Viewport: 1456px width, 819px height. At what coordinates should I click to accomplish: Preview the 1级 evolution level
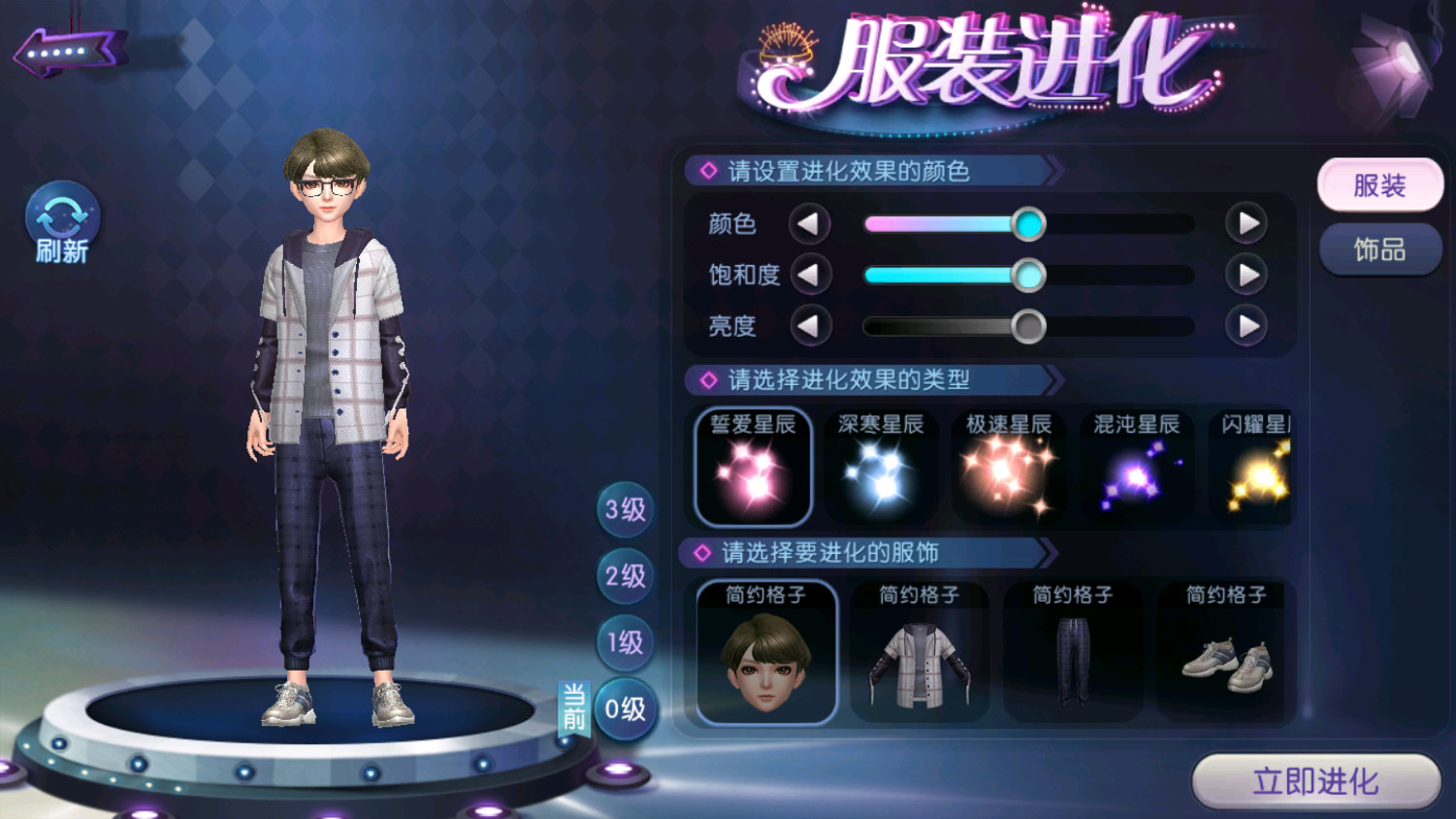(x=625, y=642)
